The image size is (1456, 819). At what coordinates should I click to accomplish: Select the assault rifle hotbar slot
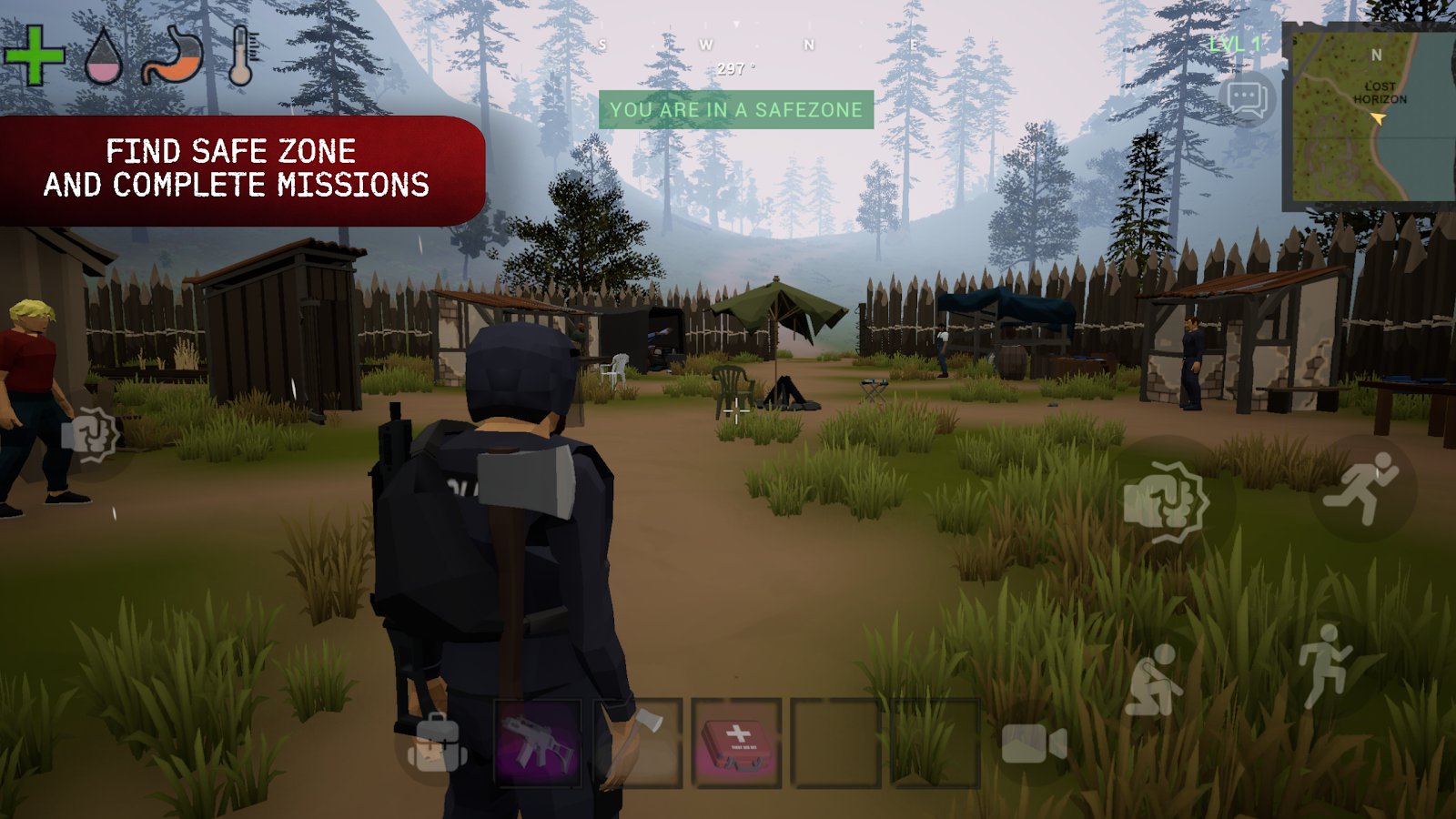[538, 743]
